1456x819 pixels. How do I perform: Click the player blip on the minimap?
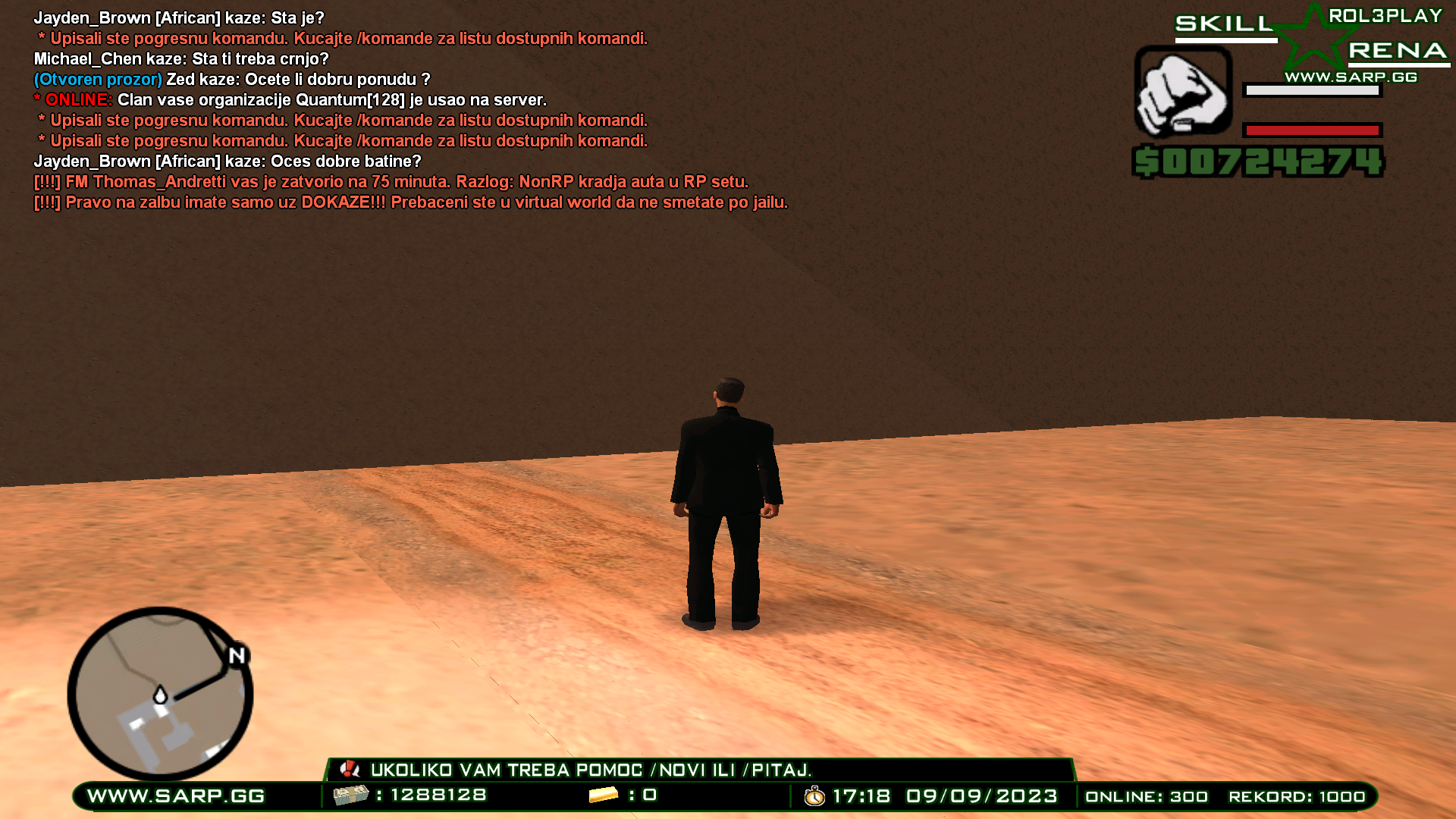pos(160,695)
